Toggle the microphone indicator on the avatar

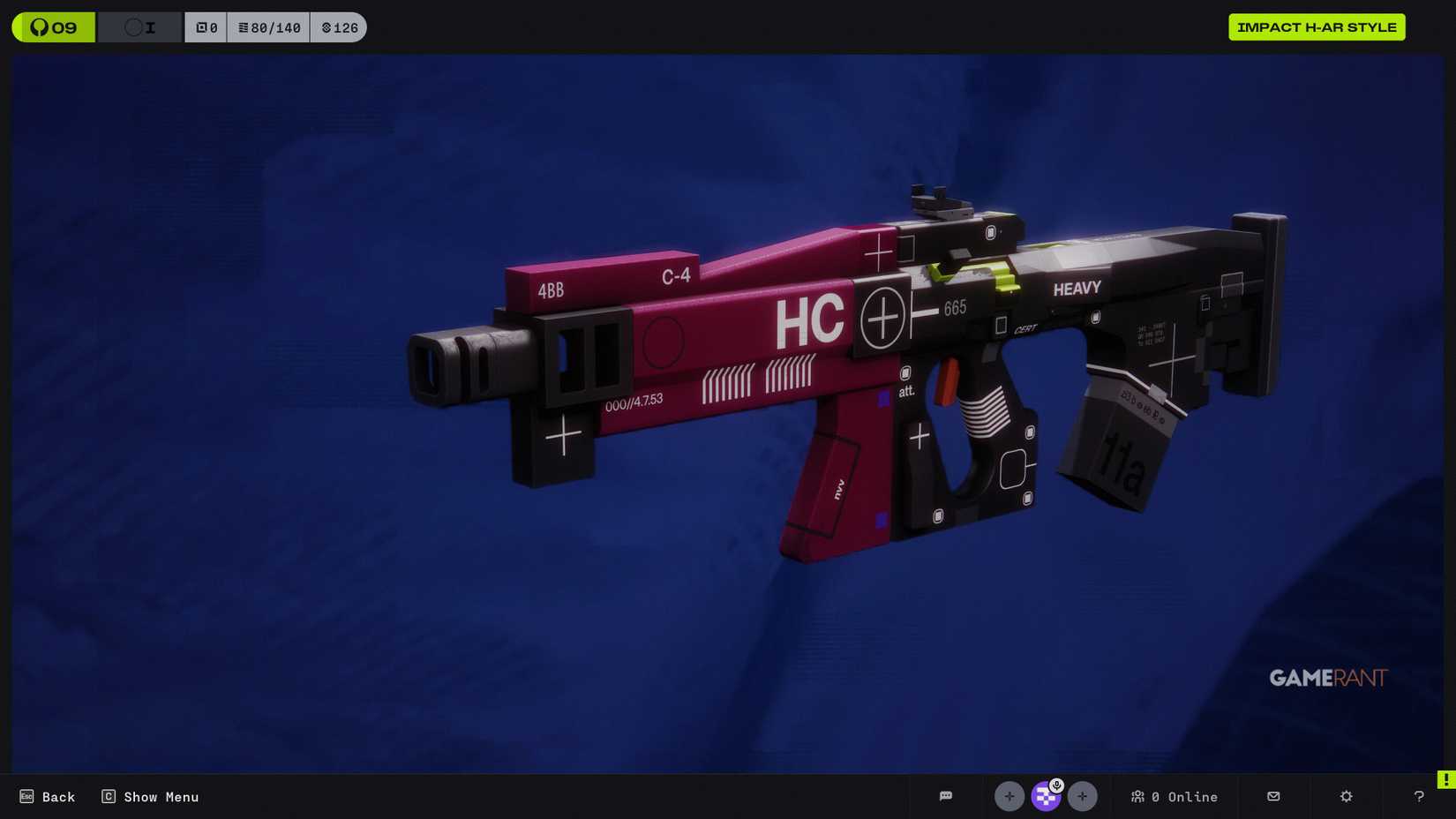click(1056, 785)
